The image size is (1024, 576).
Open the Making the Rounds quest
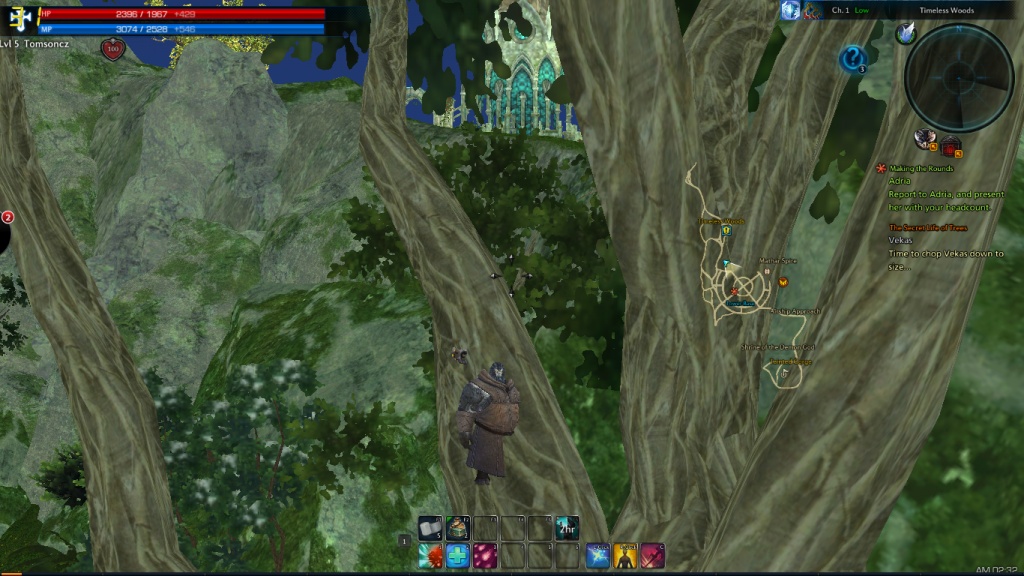coord(921,169)
